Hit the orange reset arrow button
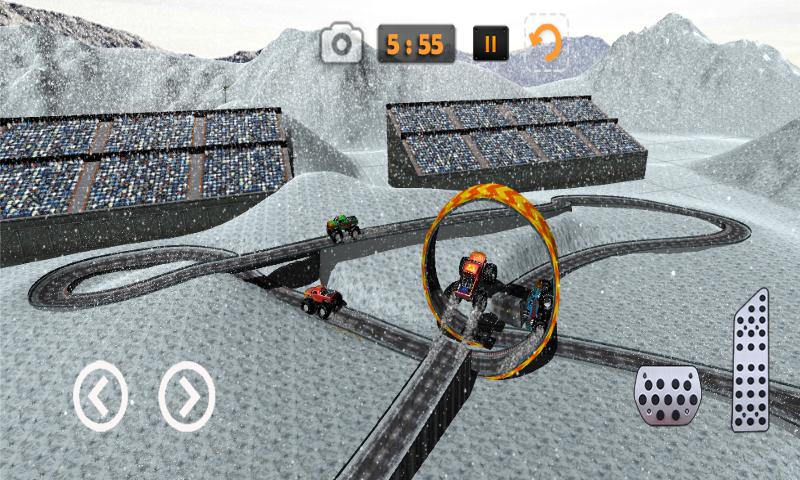800x480 pixels. point(546,43)
